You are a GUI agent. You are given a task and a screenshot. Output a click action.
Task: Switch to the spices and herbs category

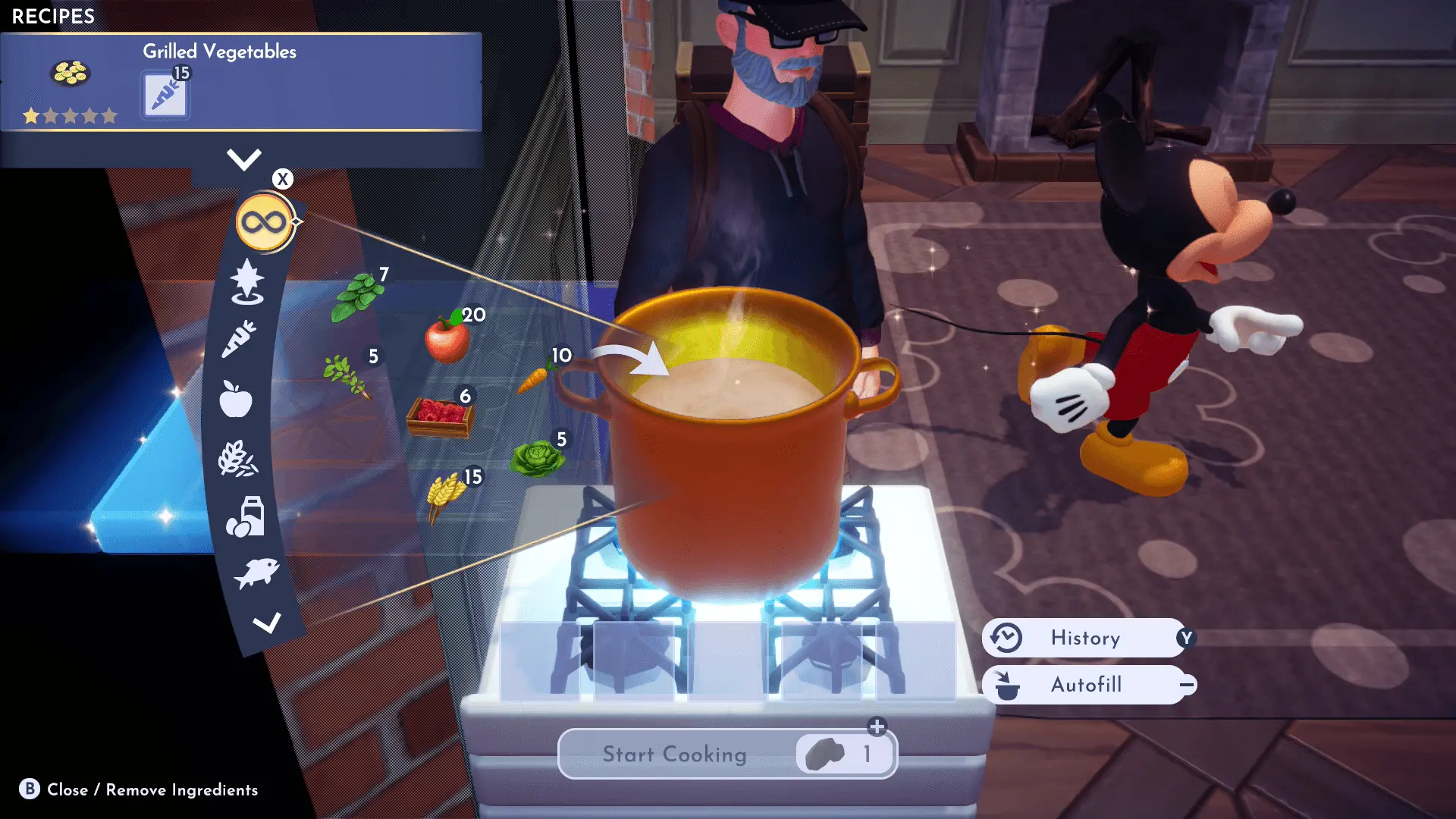[247, 281]
